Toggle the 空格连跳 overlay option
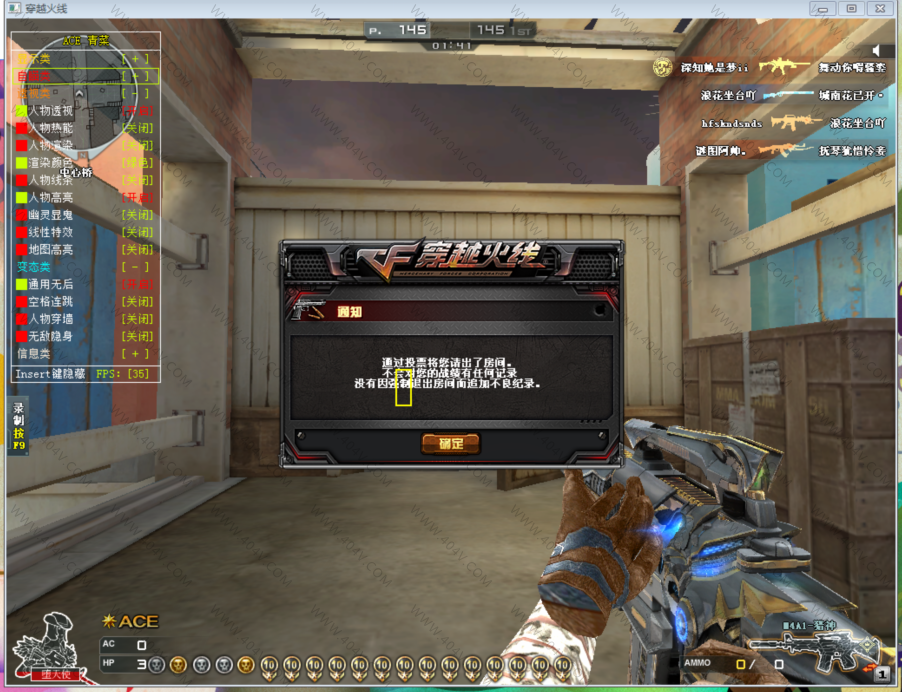902x692 pixels. coord(136,301)
